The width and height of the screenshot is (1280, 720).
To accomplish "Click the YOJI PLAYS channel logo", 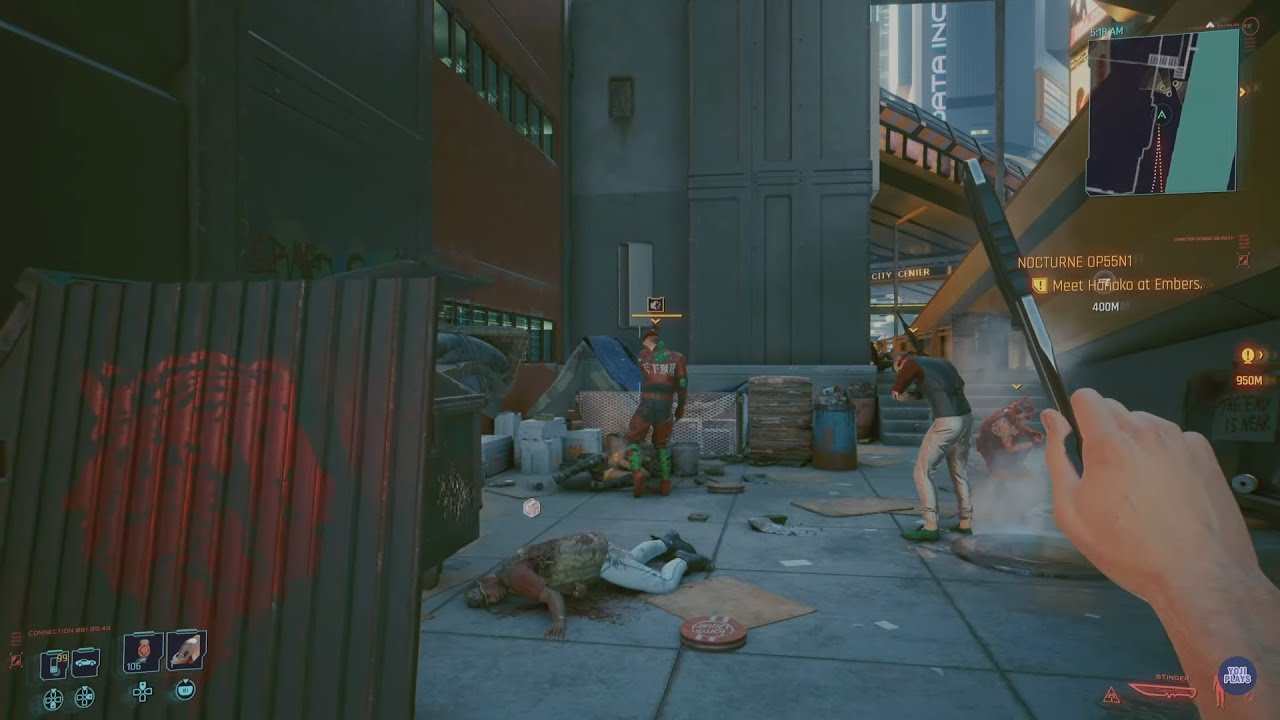I will pyautogui.click(x=1238, y=674).
